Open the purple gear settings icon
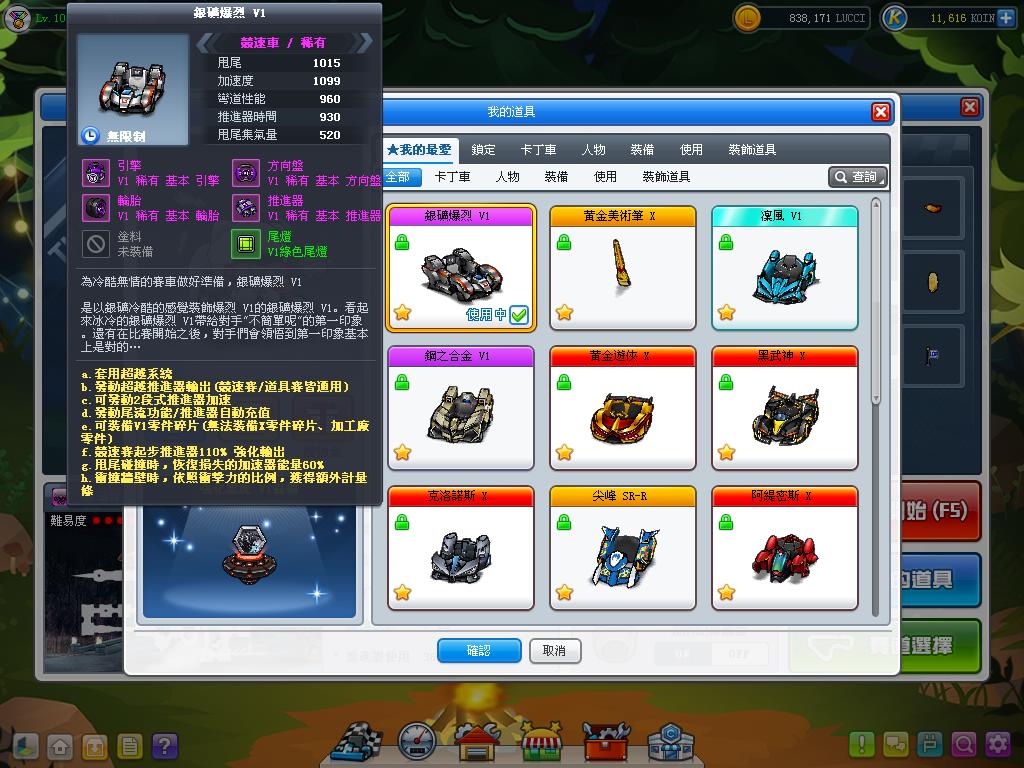Viewport: 1024px width, 768px height. [997, 745]
